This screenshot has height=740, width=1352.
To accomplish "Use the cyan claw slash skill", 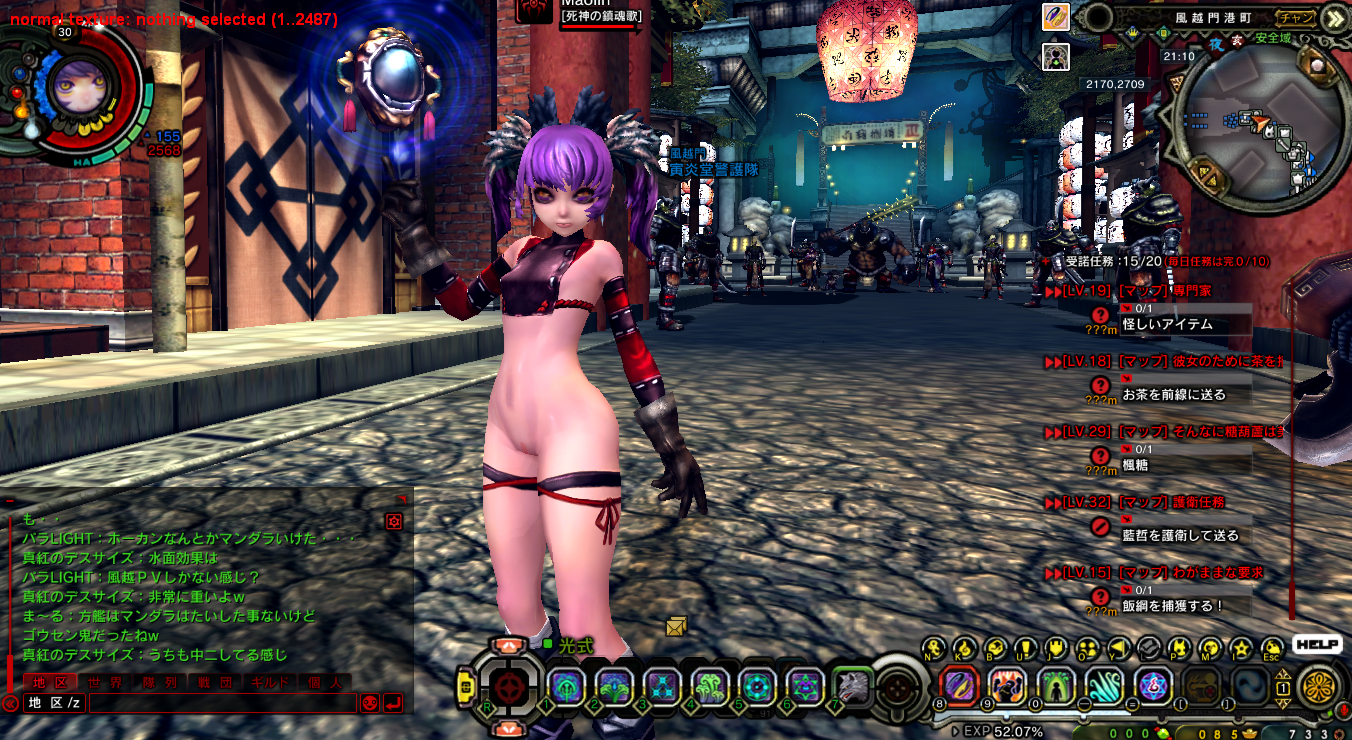I will (x=1104, y=685).
